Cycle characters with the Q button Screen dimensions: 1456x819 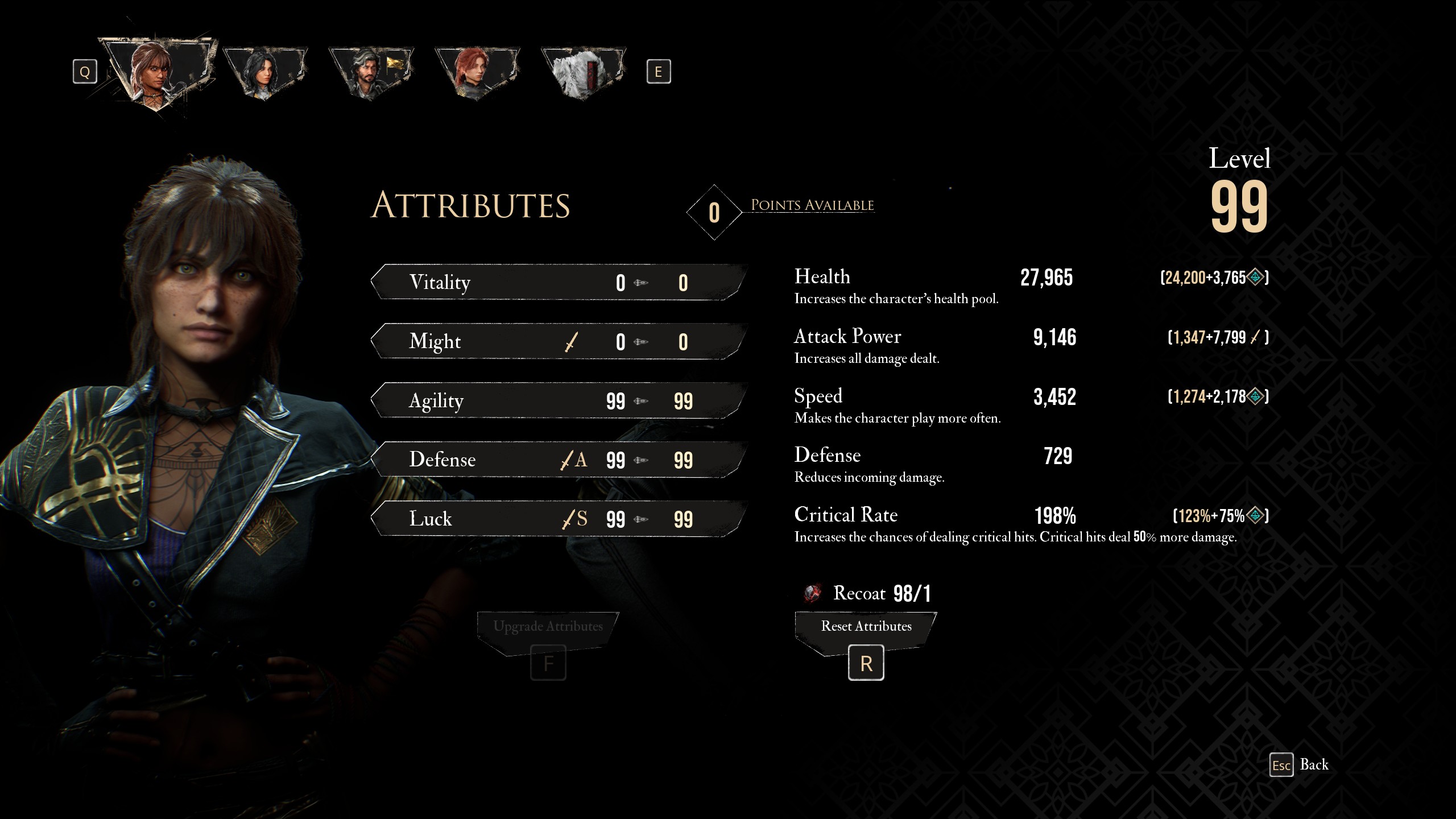[x=85, y=71]
